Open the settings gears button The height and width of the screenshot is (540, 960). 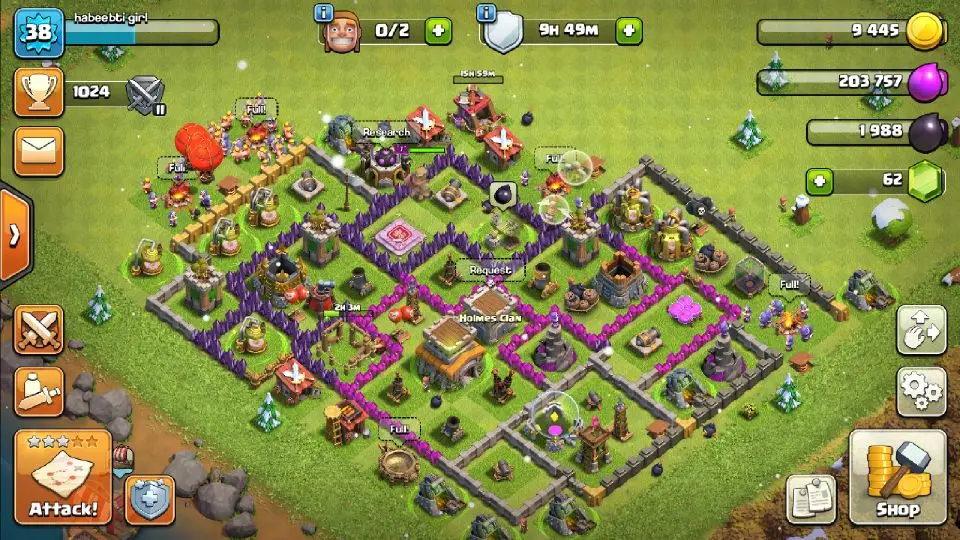click(x=921, y=391)
